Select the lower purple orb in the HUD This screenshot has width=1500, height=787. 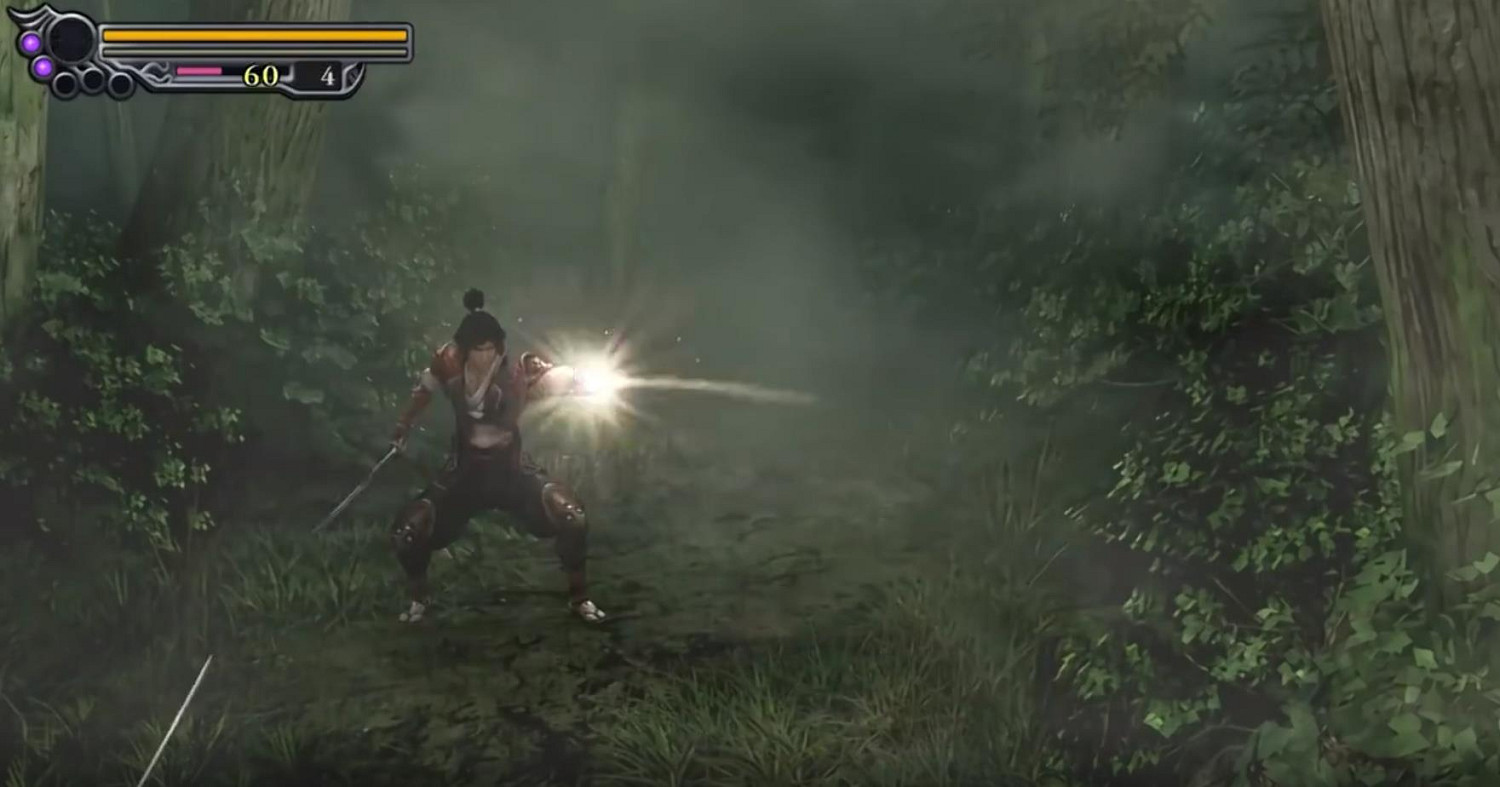pos(42,68)
